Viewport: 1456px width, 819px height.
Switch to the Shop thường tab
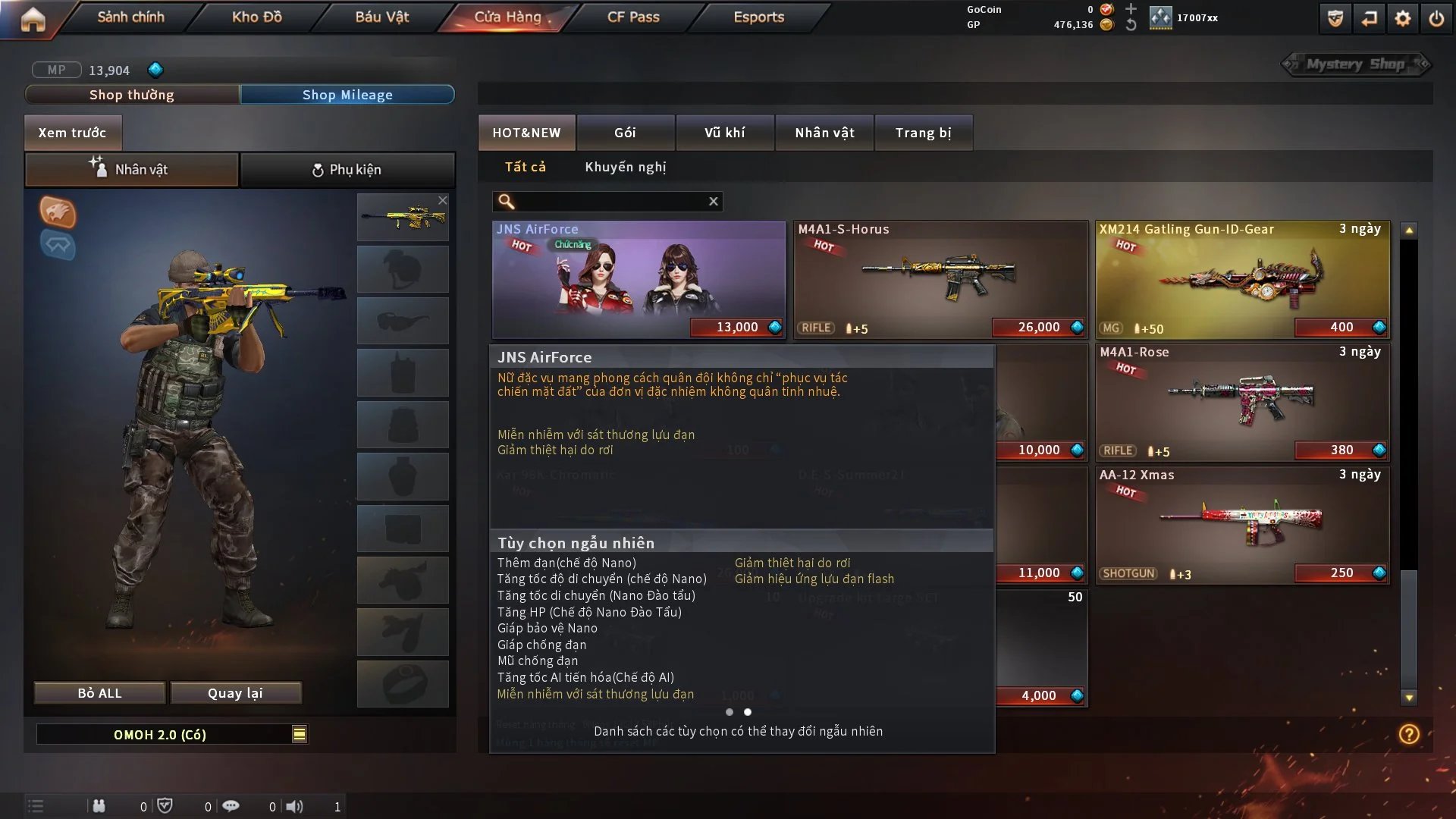[132, 95]
